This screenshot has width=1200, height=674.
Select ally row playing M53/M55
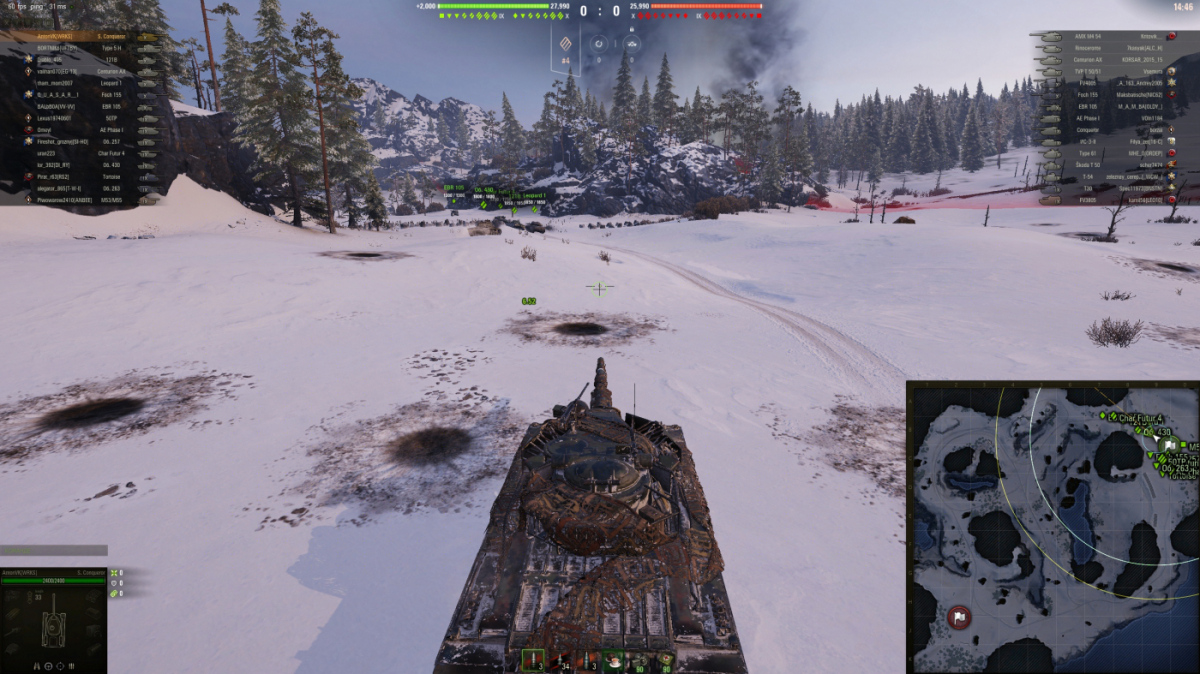coord(80,200)
